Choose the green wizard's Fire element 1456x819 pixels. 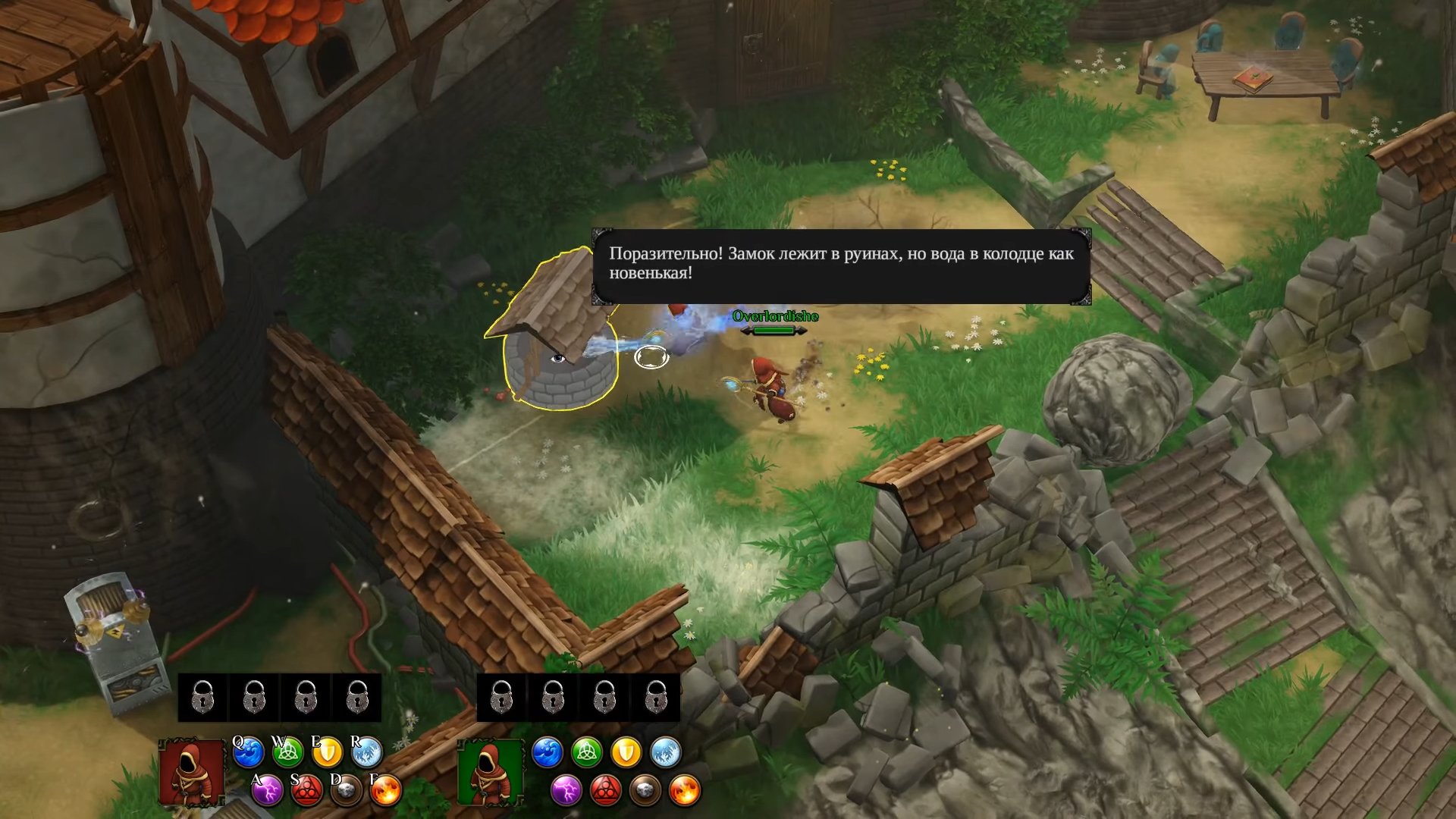pyautogui.click(x=685, y=792)
